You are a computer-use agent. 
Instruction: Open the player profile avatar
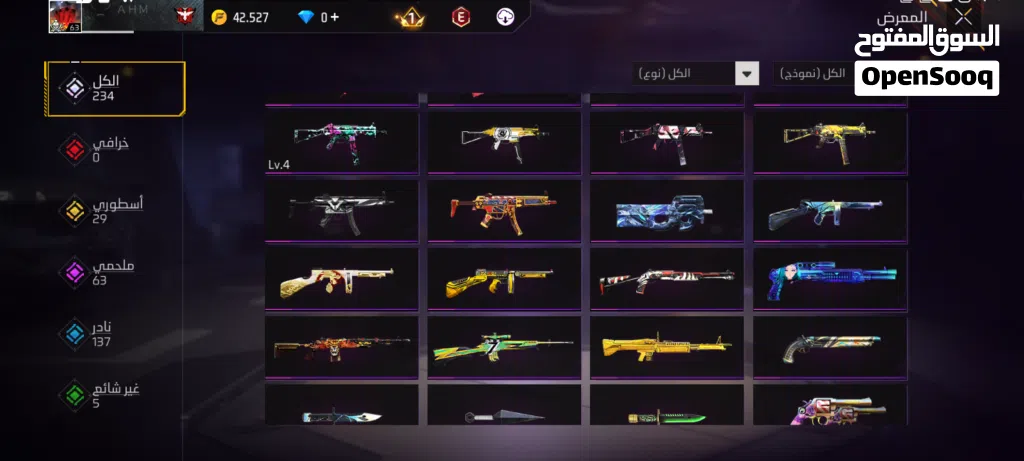65,16
